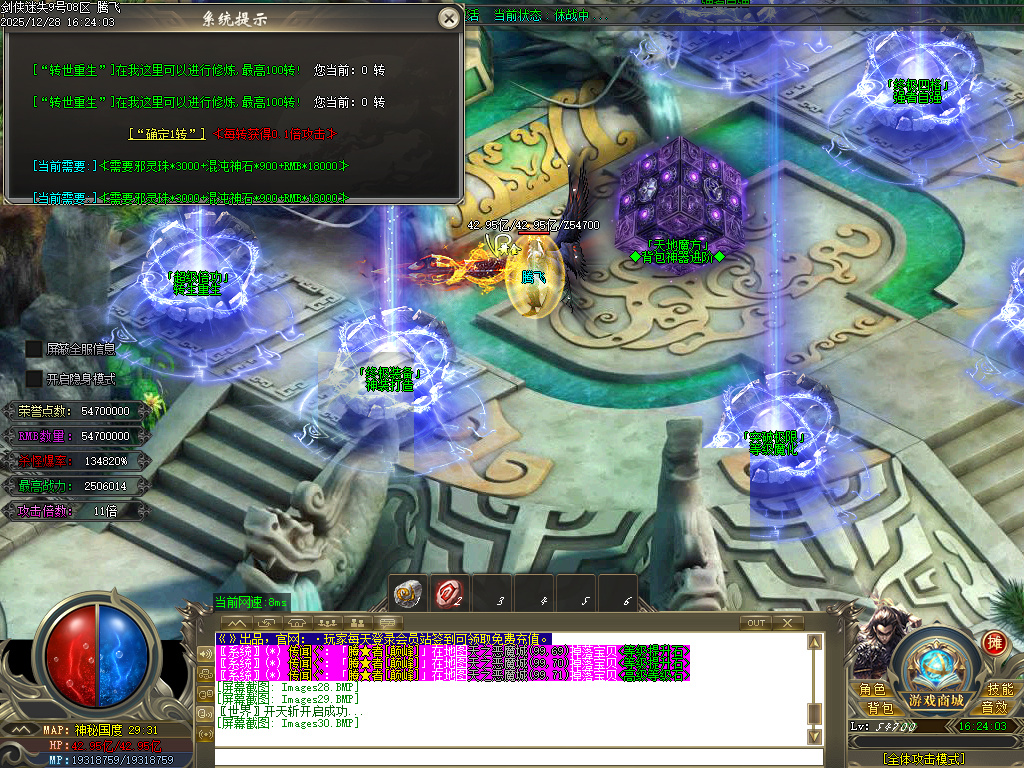Click the speaker chat channel icon
This screenshot has width=1024, height=768.
[207, 654]
